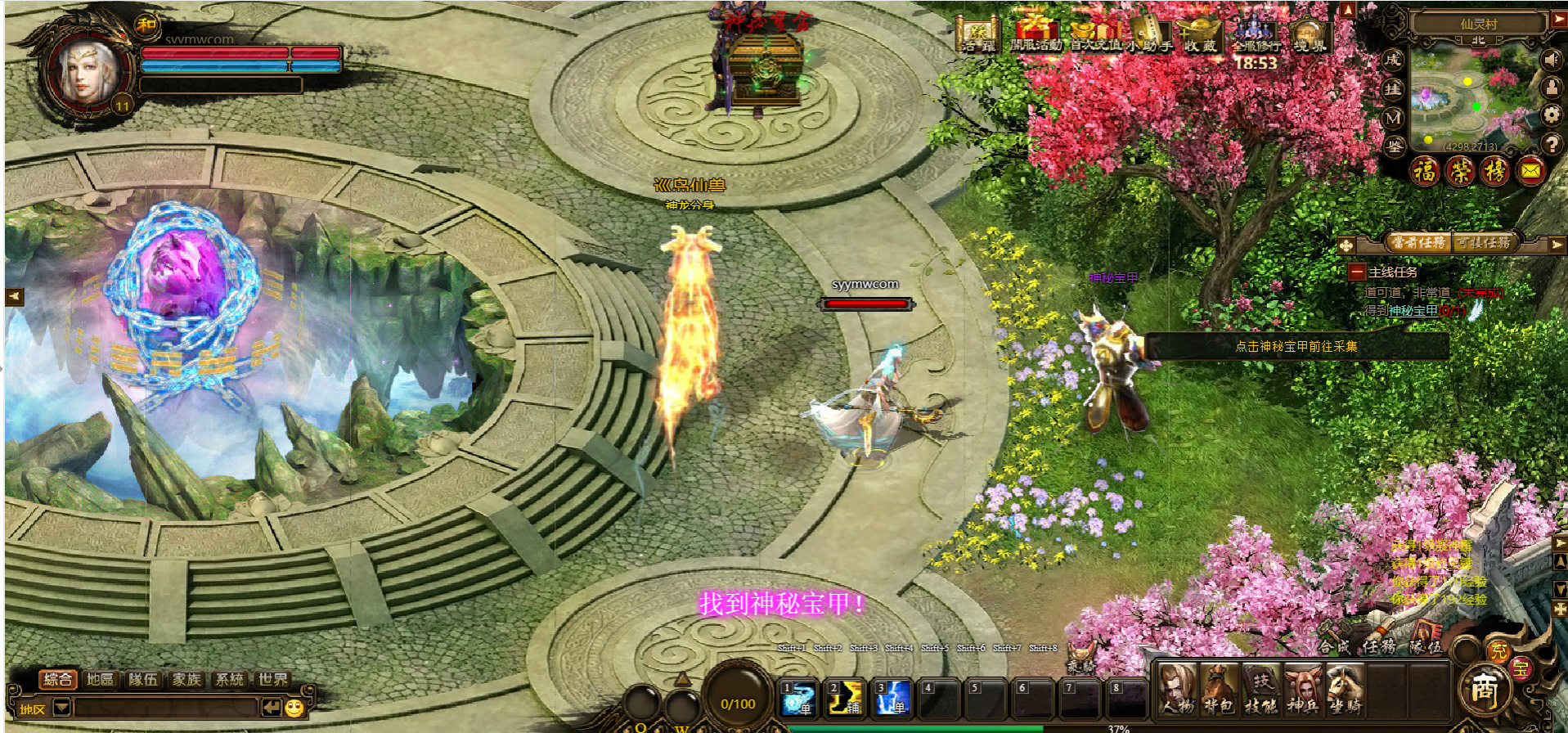The width and height of the screenshot is (1568, 733).
Task: Activate skill slot 1 ability
Action: [797, 698]
